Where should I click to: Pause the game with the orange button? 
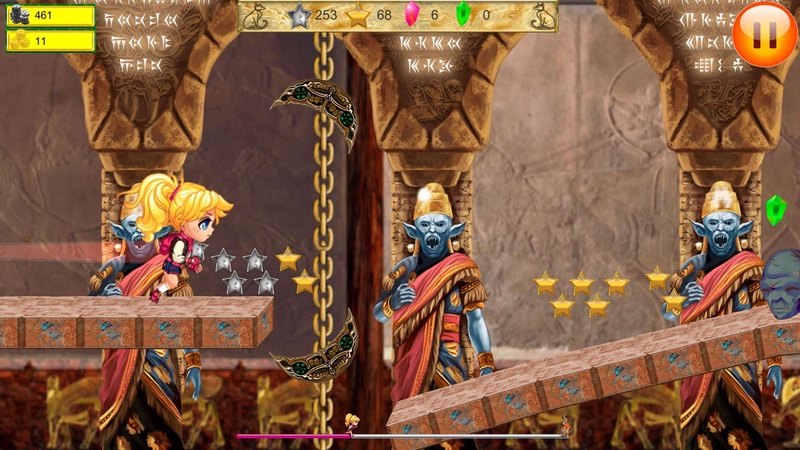tap(764, 33)
